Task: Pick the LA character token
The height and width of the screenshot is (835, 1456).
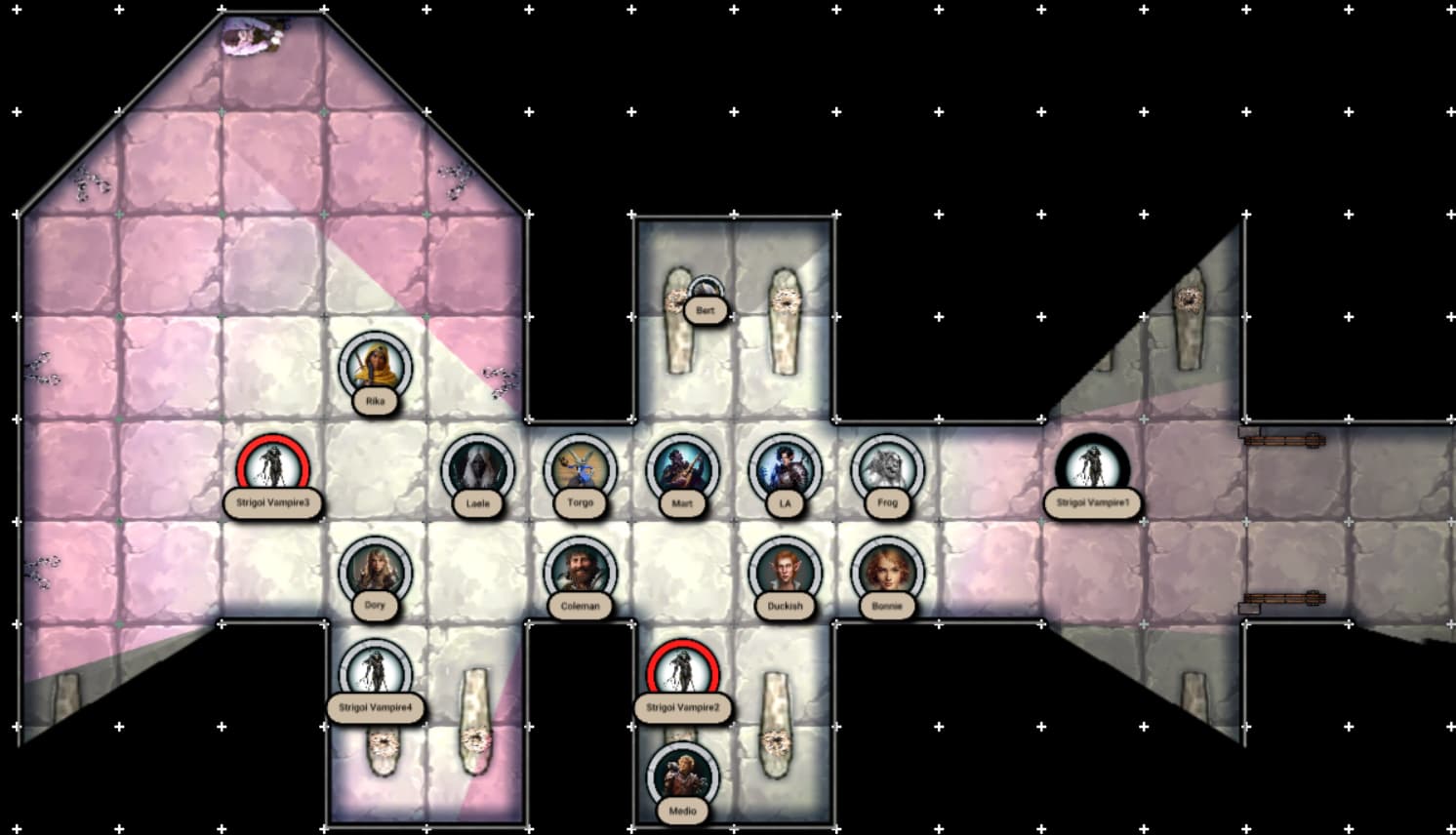Action: click(x=785, y=469)
